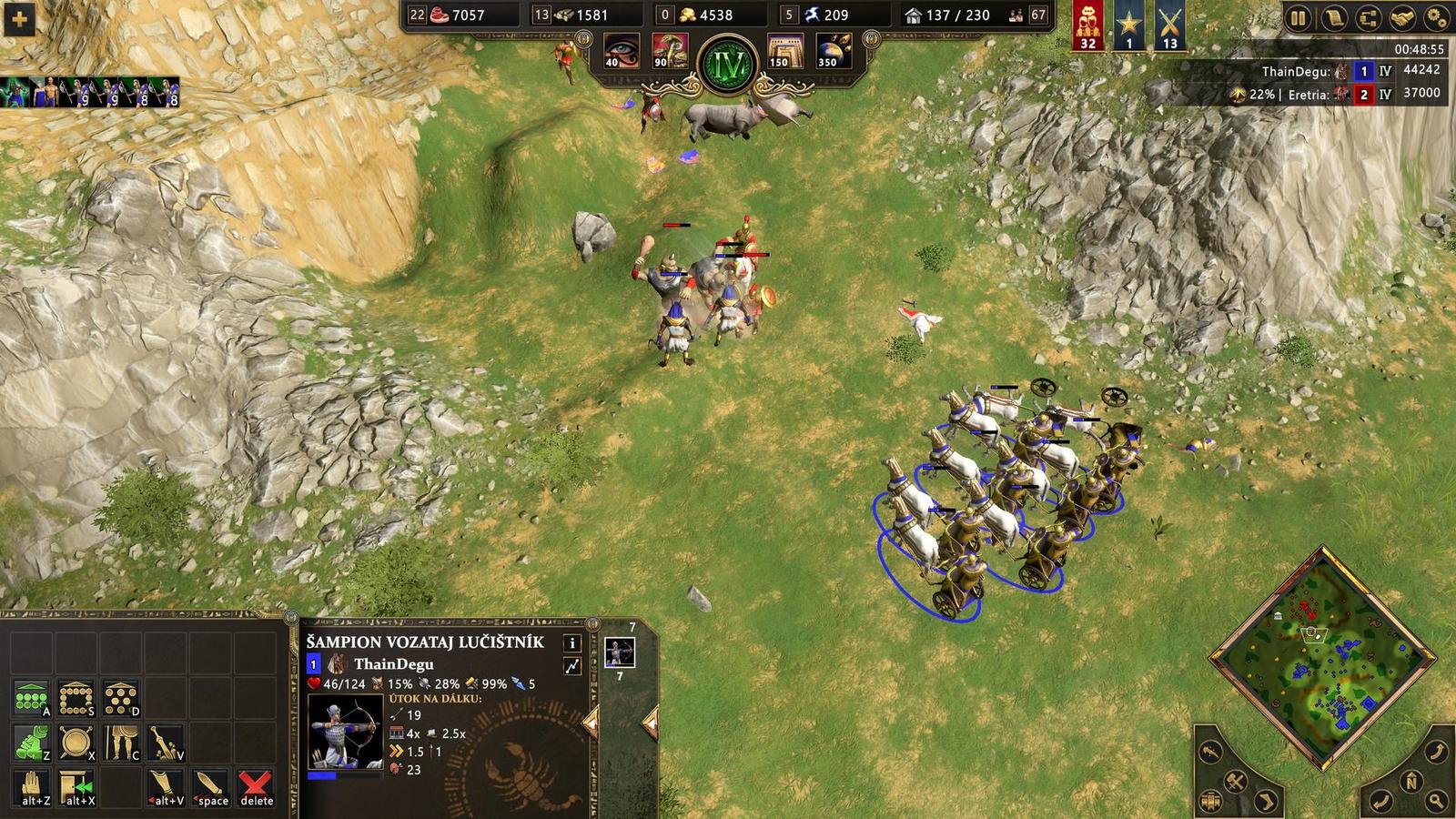This screenshot has width=1456, height=819.
Task: Open the objectives scroll menu
Action: [1334, 15]
